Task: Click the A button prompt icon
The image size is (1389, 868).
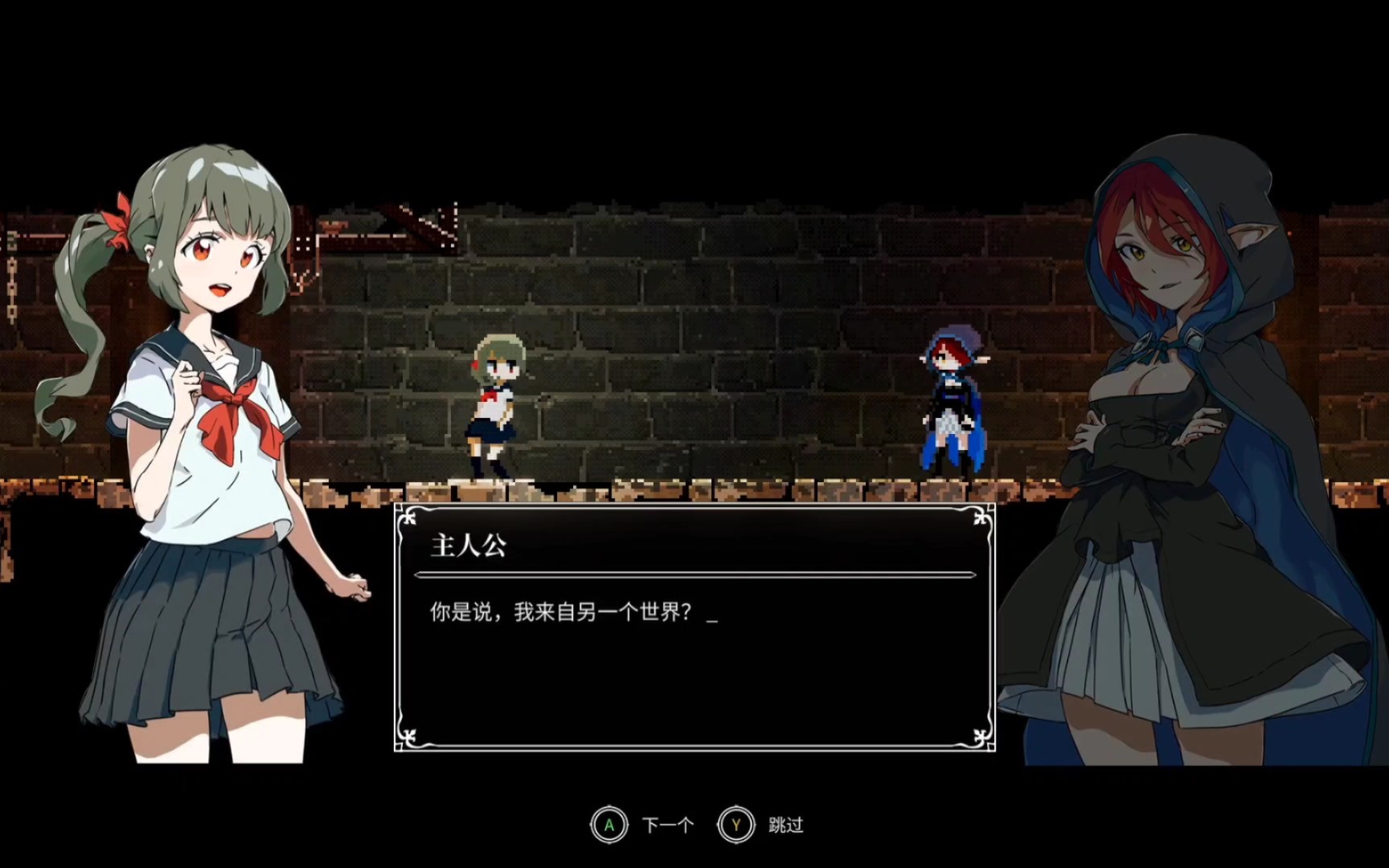Action: click(610, 824)
